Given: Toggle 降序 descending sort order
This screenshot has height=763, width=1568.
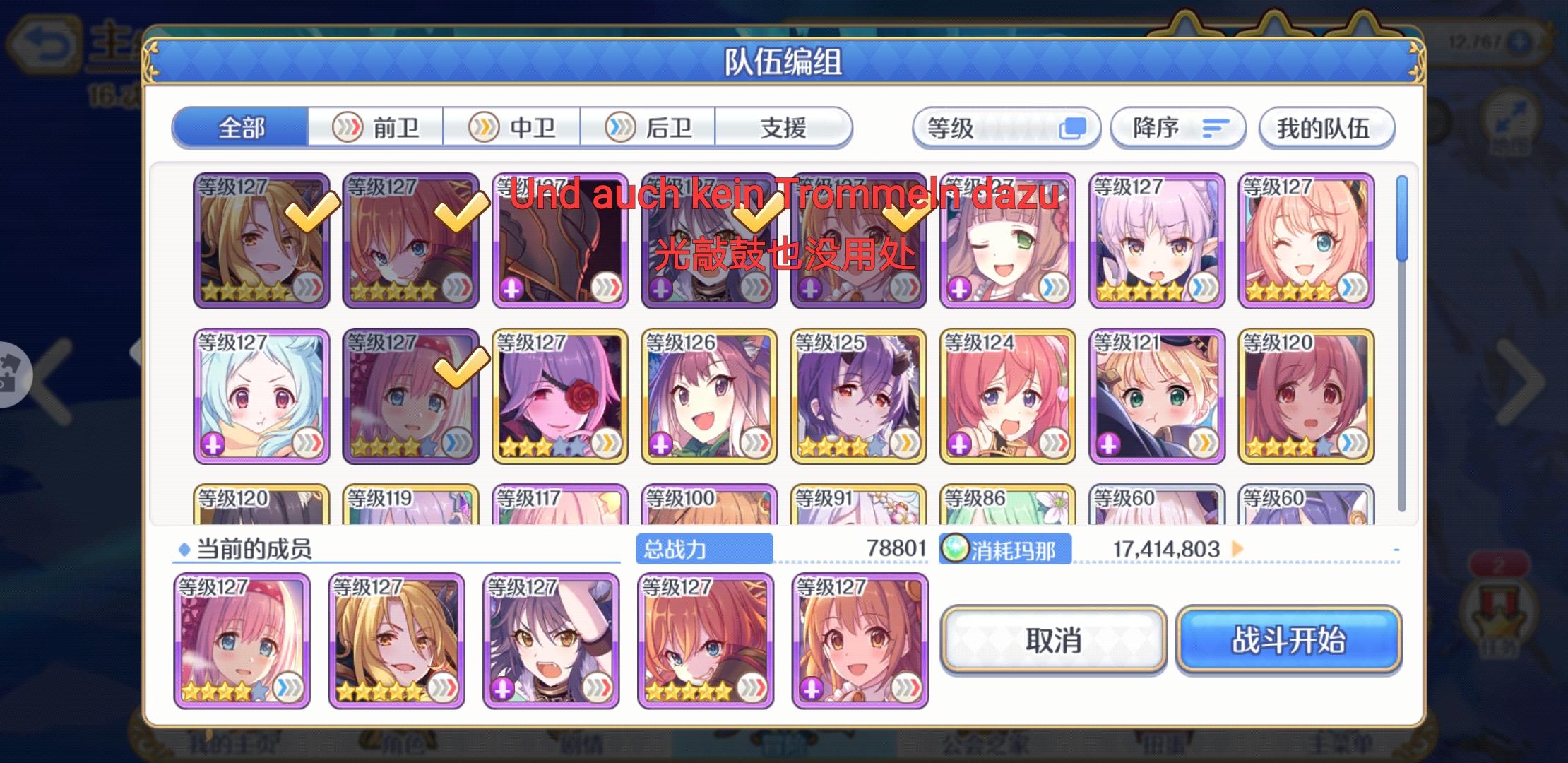Looking at the screenshot, I should 1178,127.
